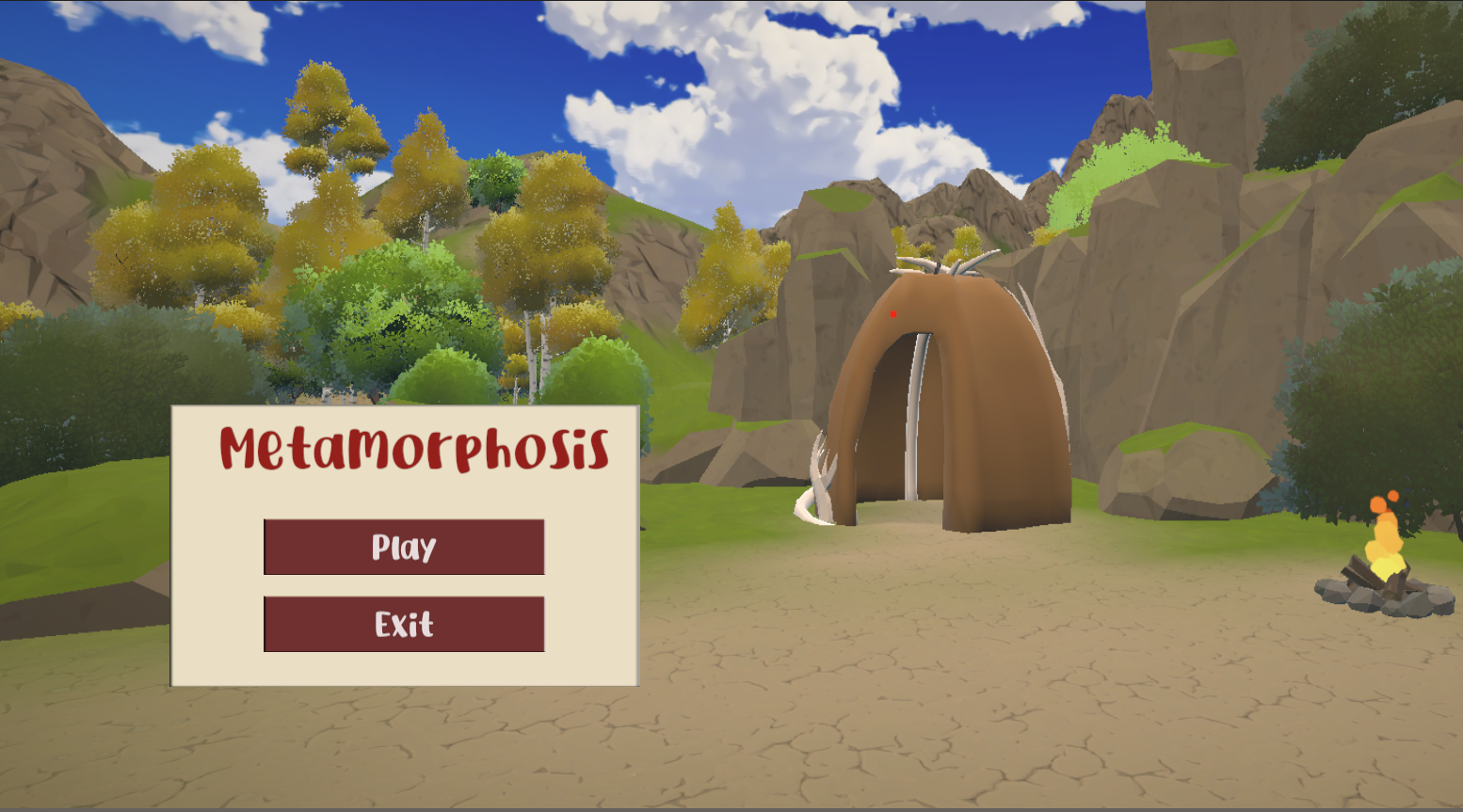Click the Exit button
Viewport: 1463px width, 812px height.
[x=404, y=624]
